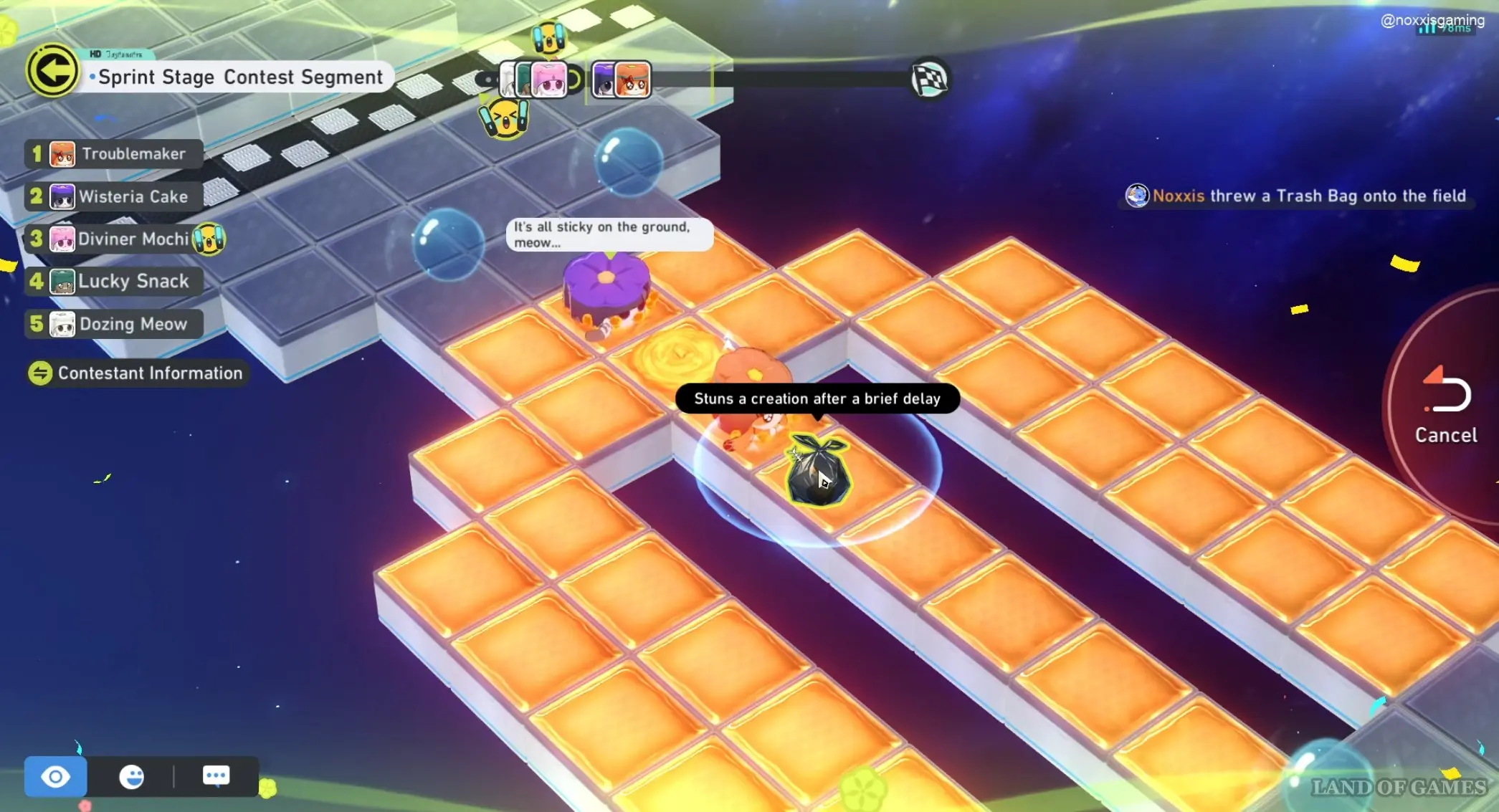Image resolution: width=1499 pixels, height=812 pixels.
Task: Cancel the Trash Bag throw
Action: pos(1445,405)
